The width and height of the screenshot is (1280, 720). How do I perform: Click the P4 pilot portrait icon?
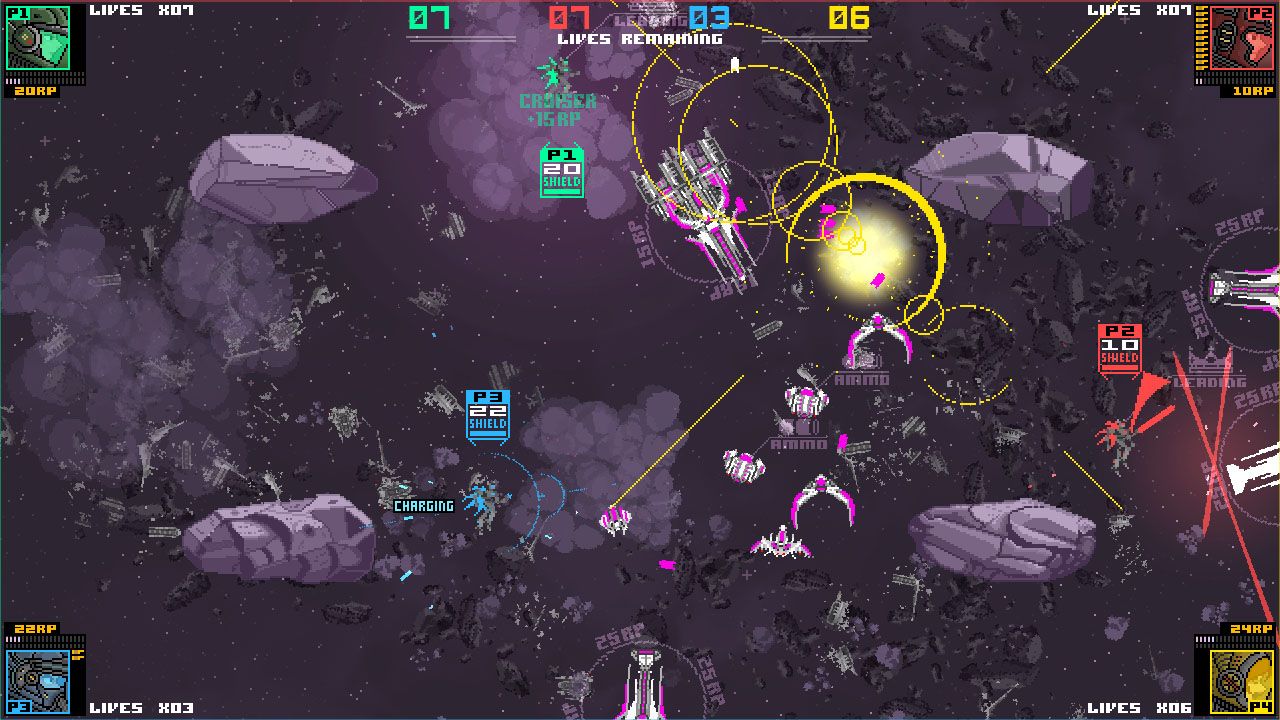click(1240, 682)
